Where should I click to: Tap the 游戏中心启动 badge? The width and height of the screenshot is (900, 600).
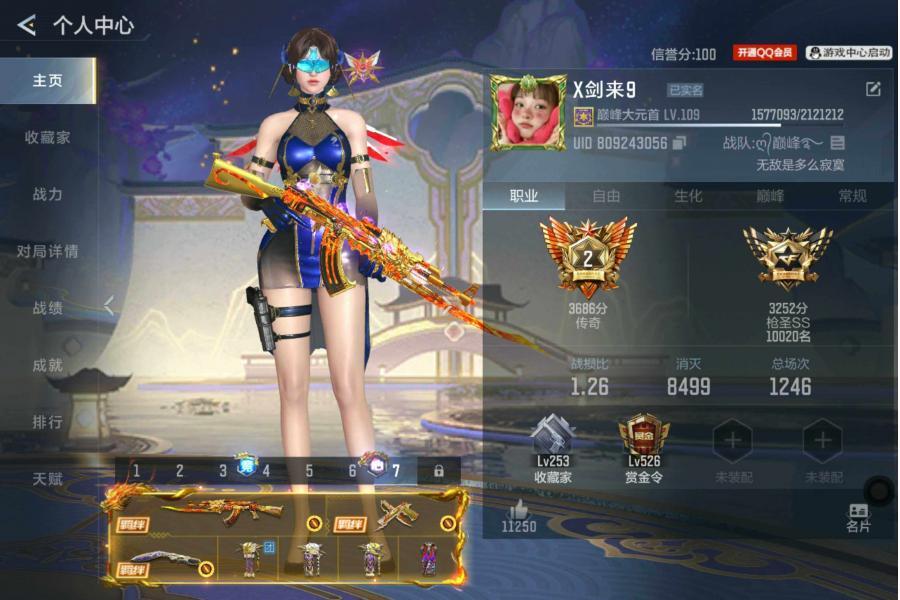[x=849, y=53]
